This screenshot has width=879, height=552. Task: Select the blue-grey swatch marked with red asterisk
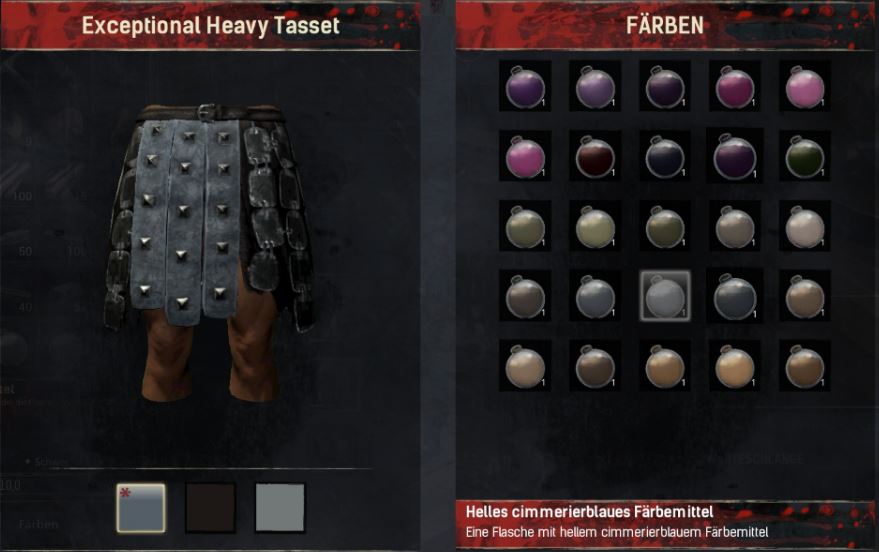click(141, 507)
